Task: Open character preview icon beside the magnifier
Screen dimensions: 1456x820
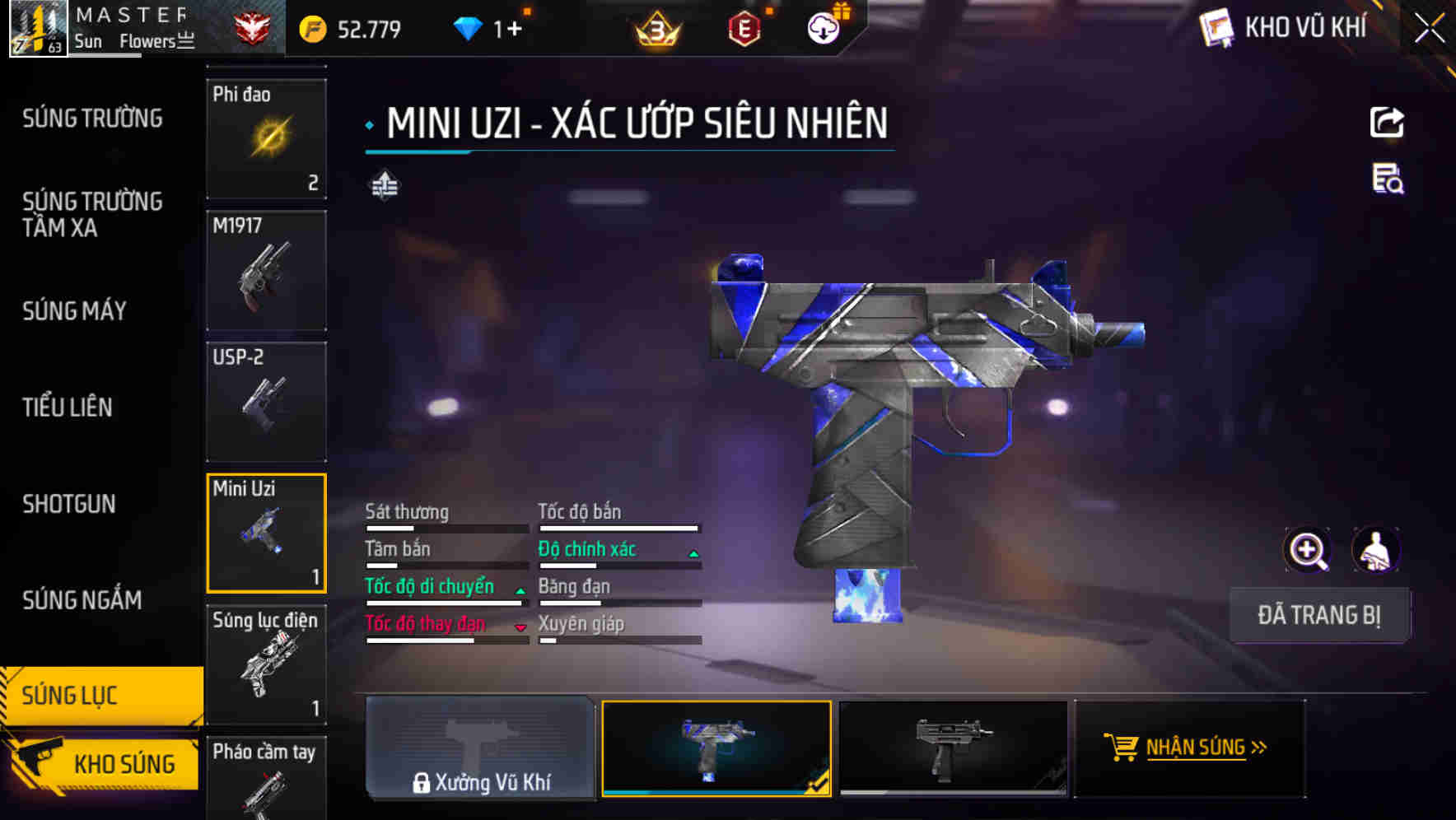Action: [x=1376, y=550]
